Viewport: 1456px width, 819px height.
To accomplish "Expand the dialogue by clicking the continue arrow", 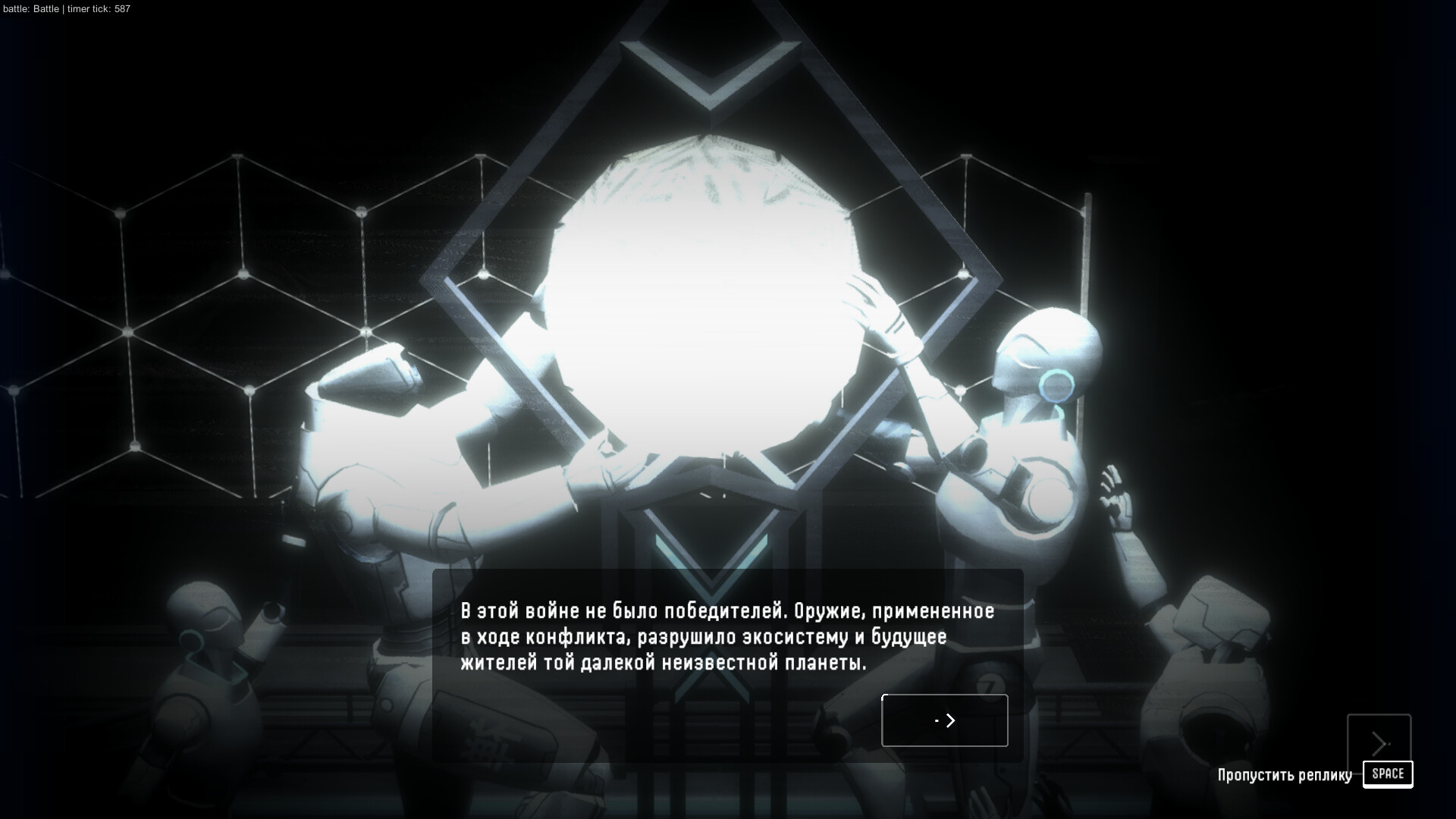I will pos(944,720).
